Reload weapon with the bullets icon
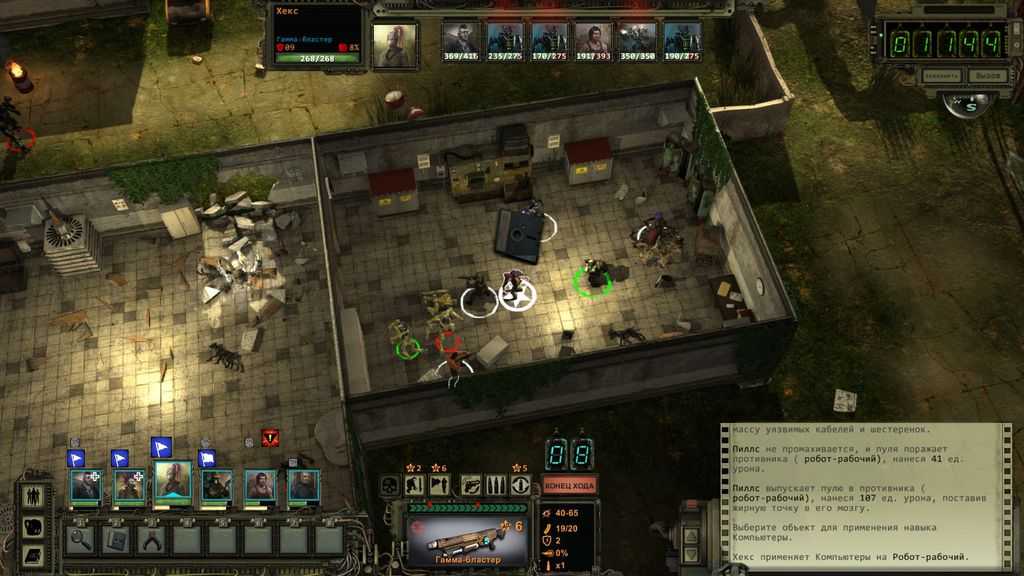Image resolution: width=1024 pixels, height=576 pixels. tap(496, 486)
